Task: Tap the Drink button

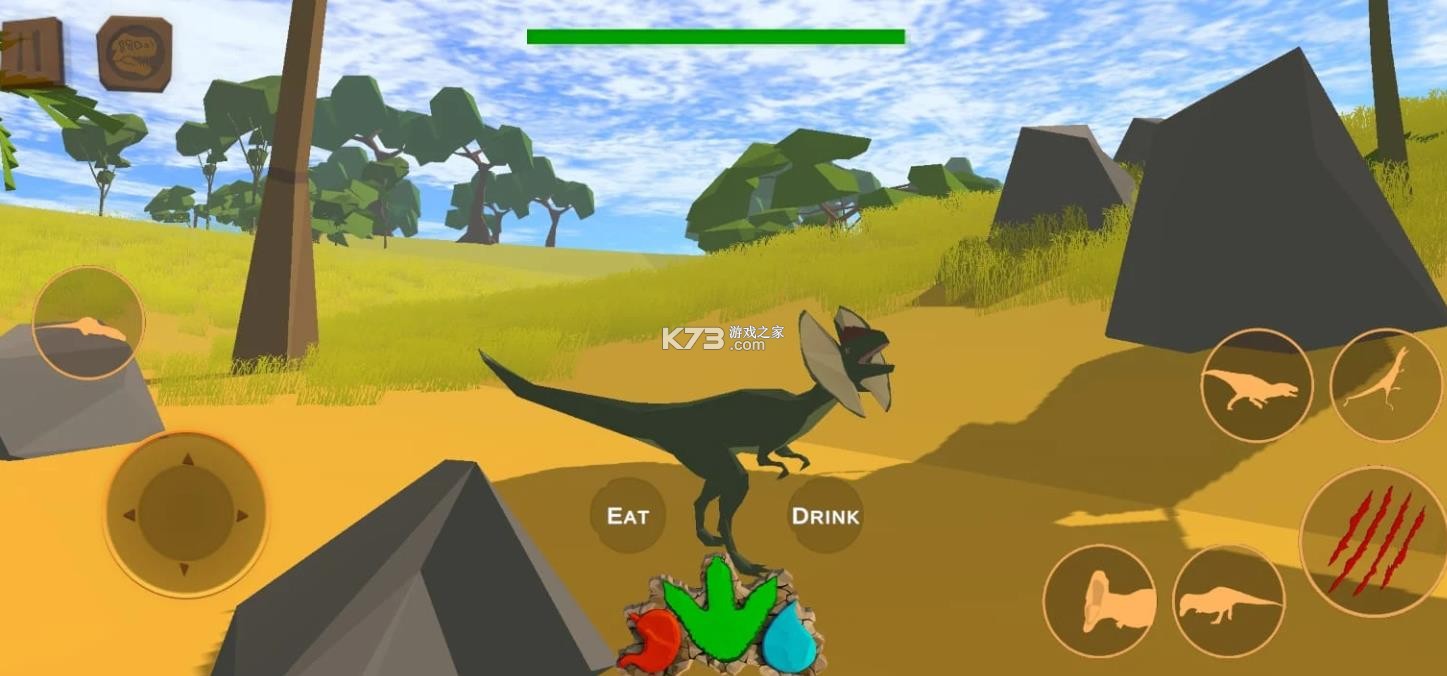Action: click(825, 516)
